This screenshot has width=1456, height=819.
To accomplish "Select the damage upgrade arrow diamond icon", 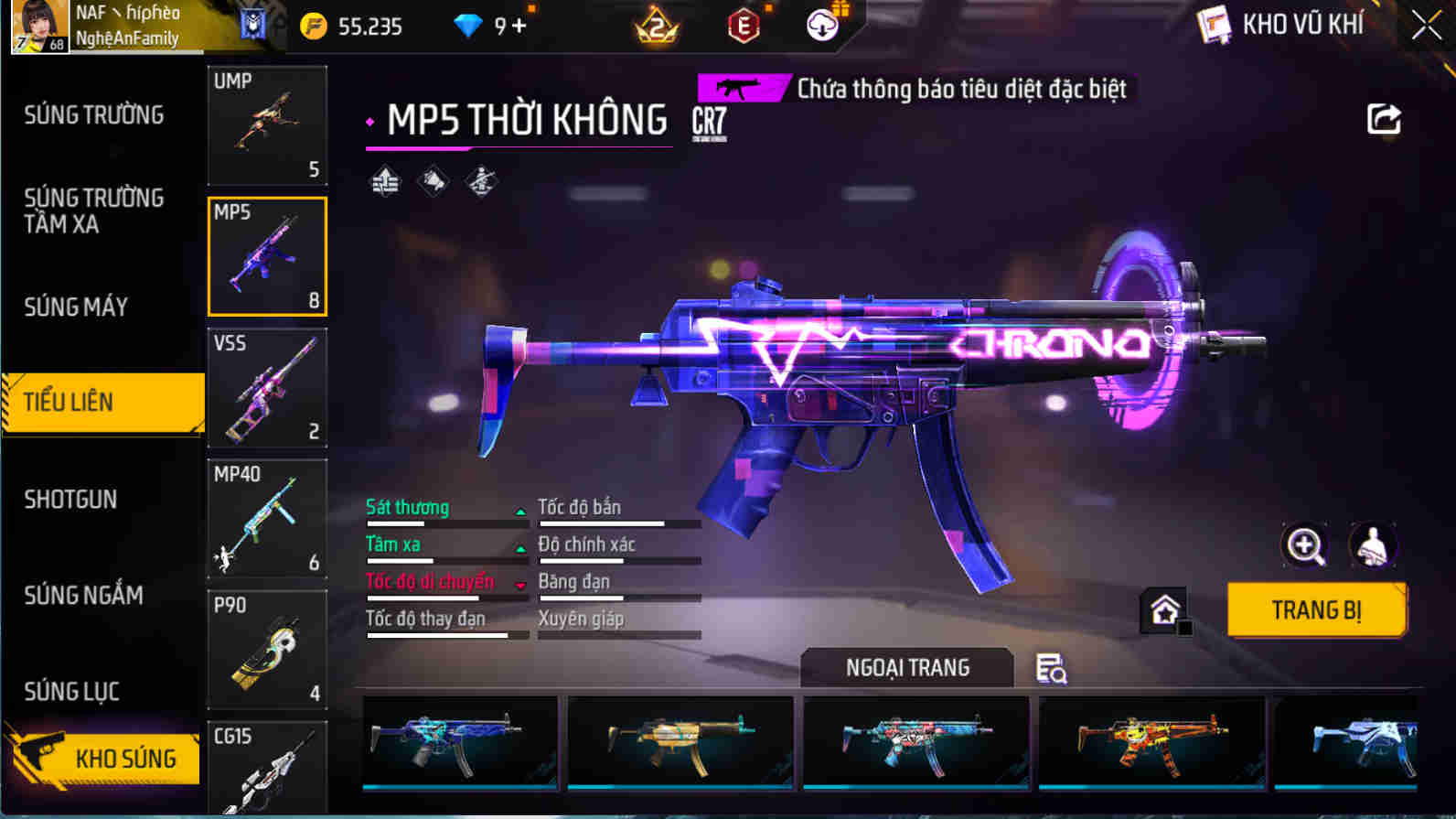I will click(384, 180).
